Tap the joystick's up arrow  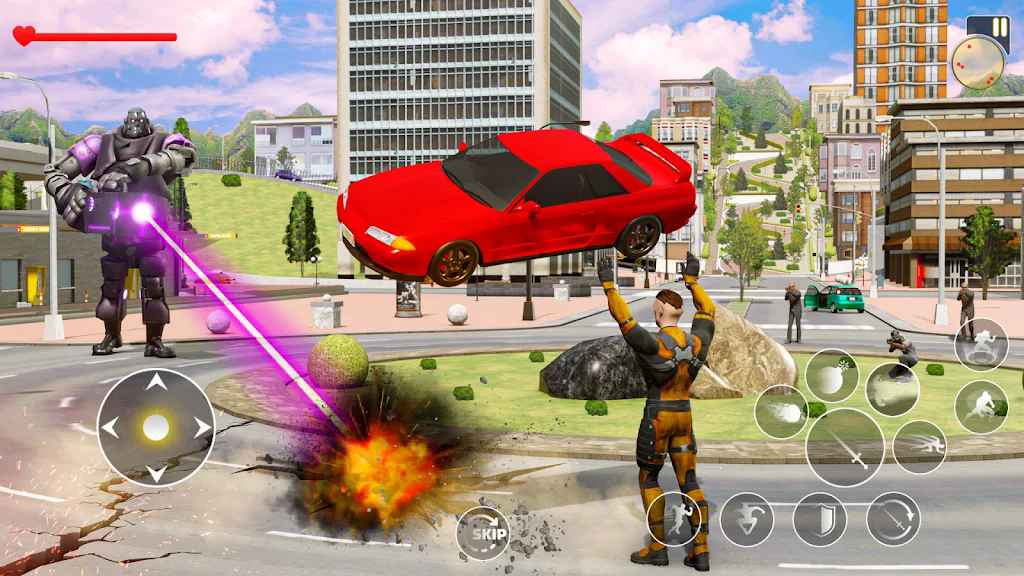(156, 382)
